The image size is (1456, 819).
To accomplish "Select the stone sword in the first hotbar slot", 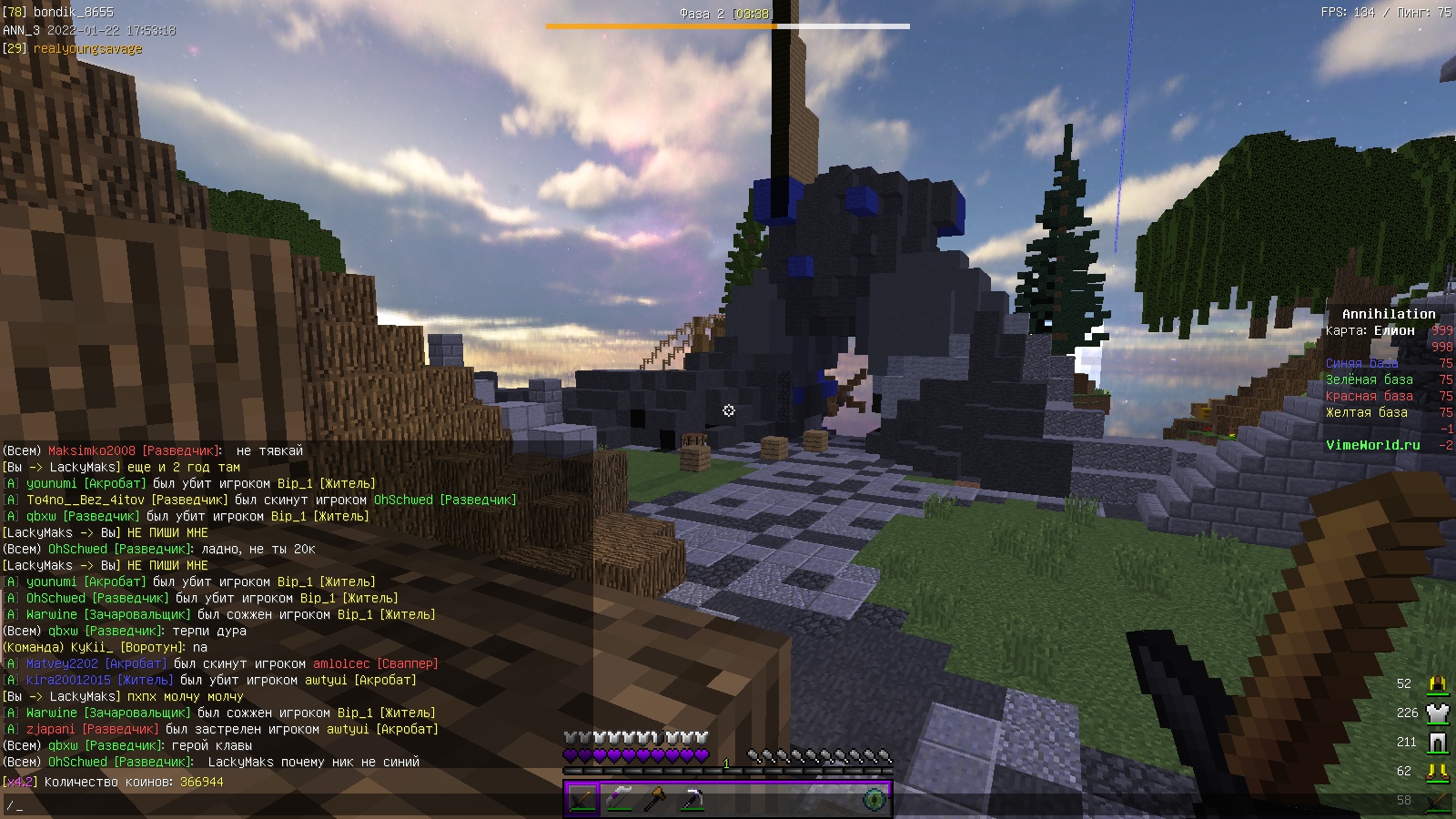I will (x=582, y=799).
